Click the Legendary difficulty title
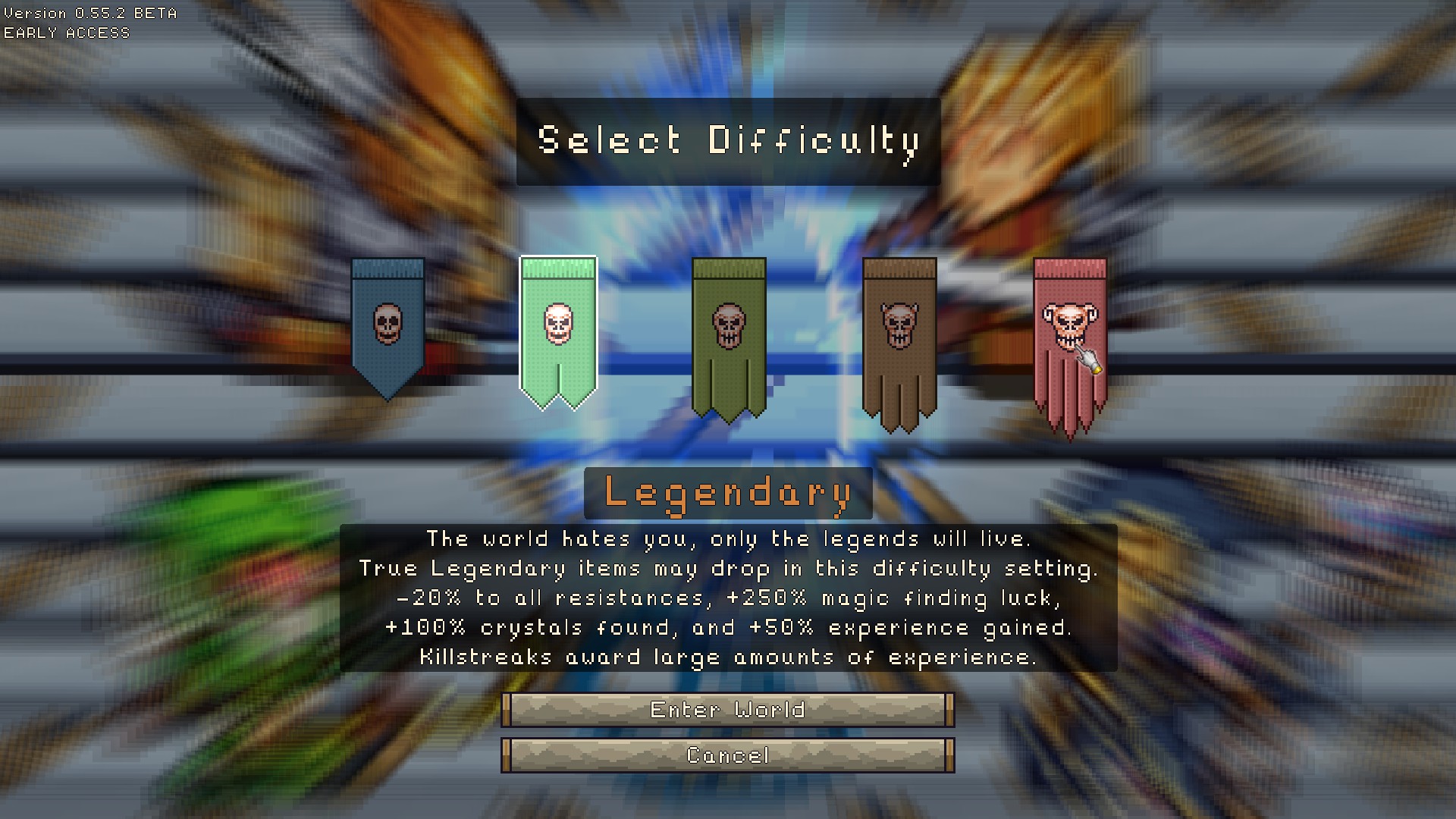 click(x=727, y=493)
